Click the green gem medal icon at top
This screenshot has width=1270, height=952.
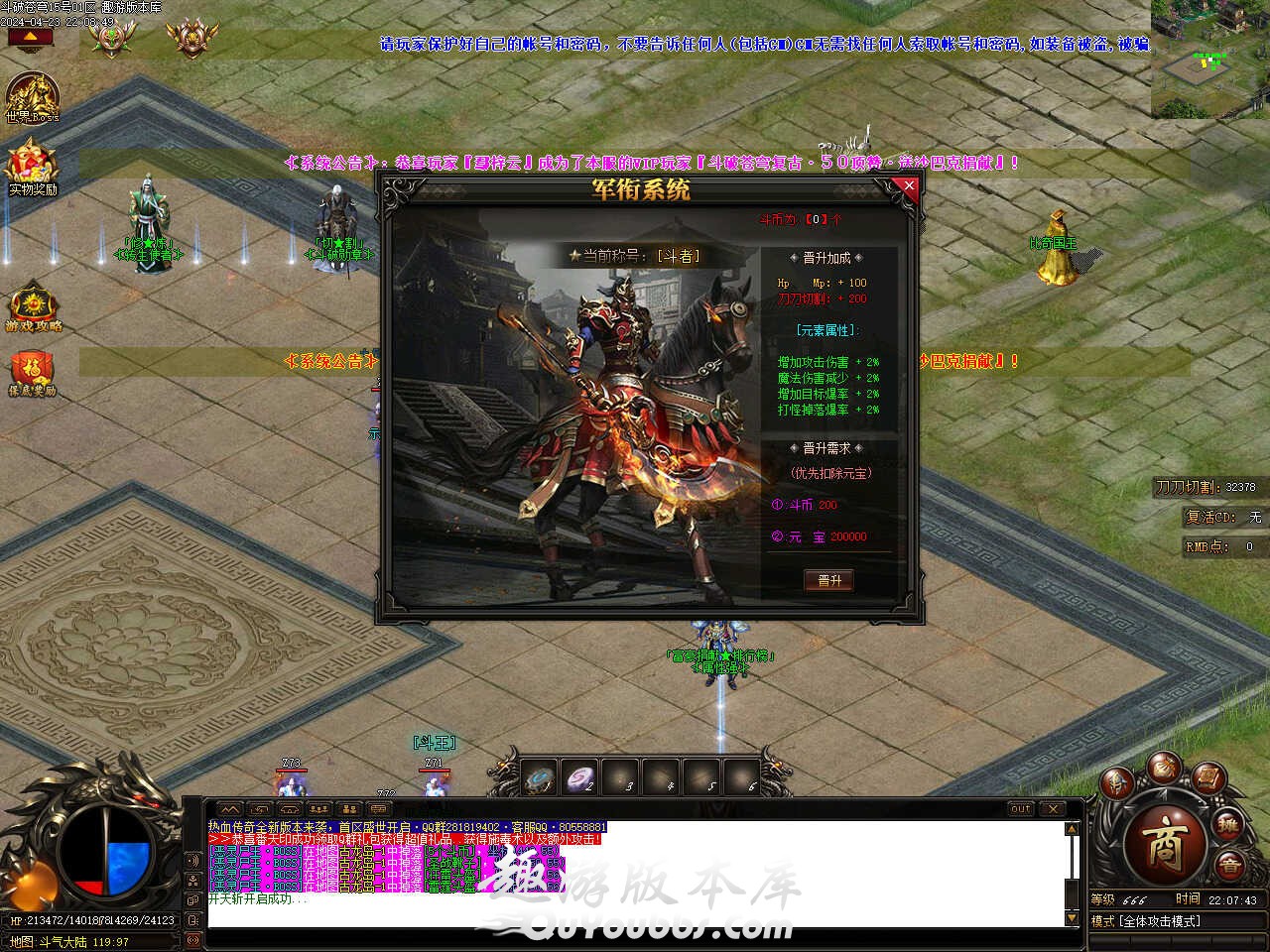111,37
